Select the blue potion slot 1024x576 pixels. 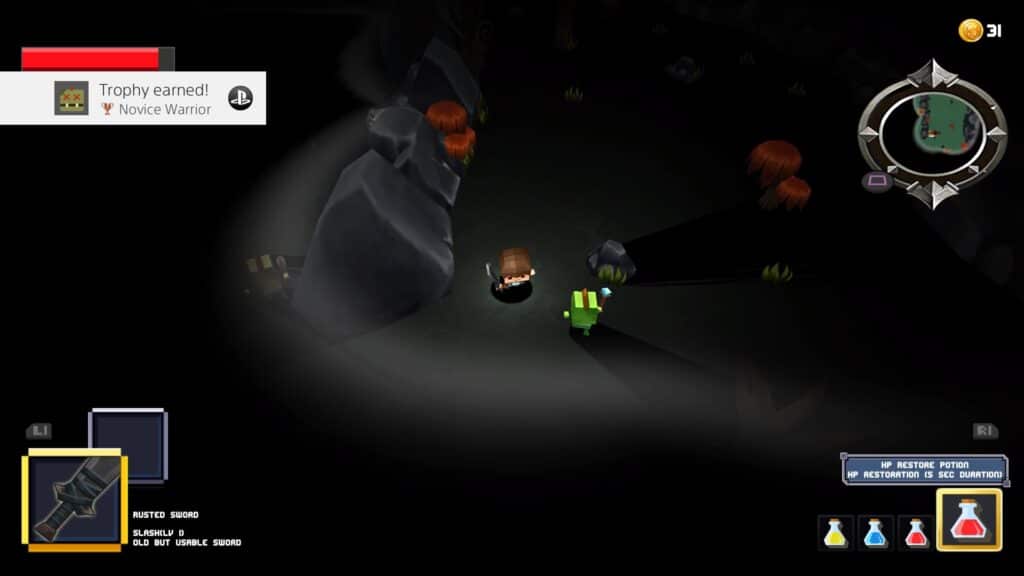tap(875, 532)
